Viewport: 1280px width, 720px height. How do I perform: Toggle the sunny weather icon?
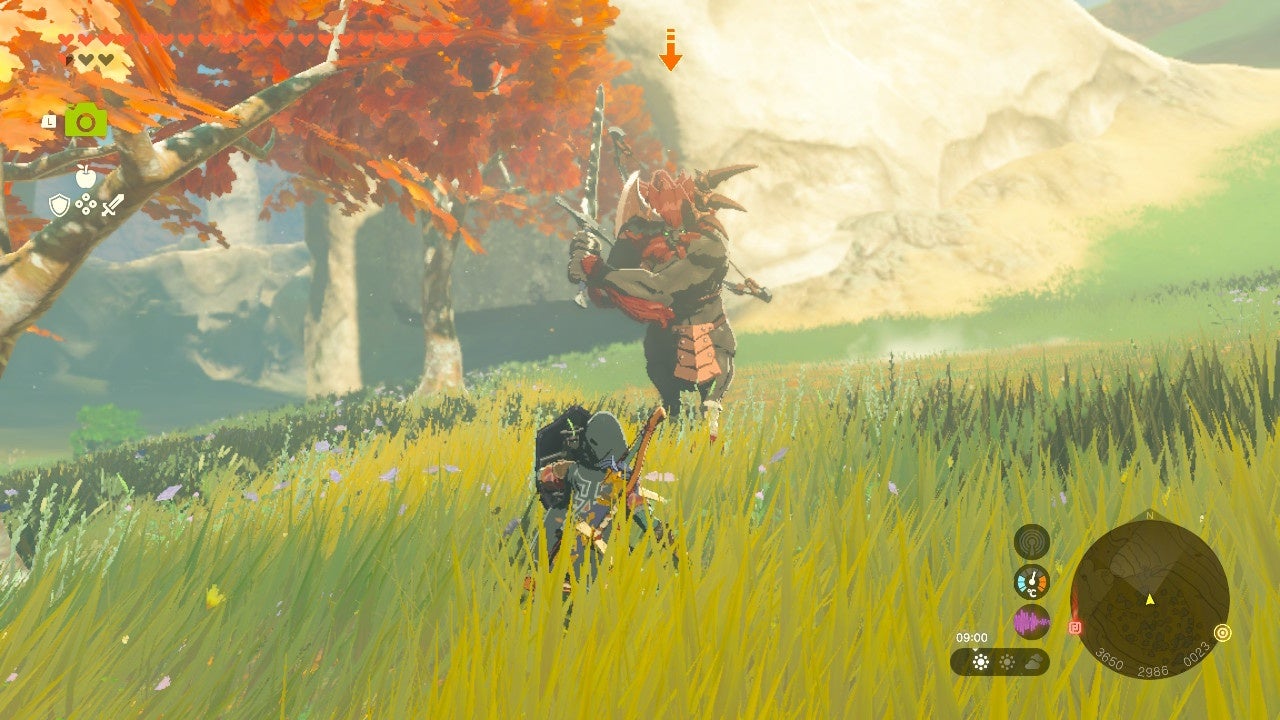[980, 661]
